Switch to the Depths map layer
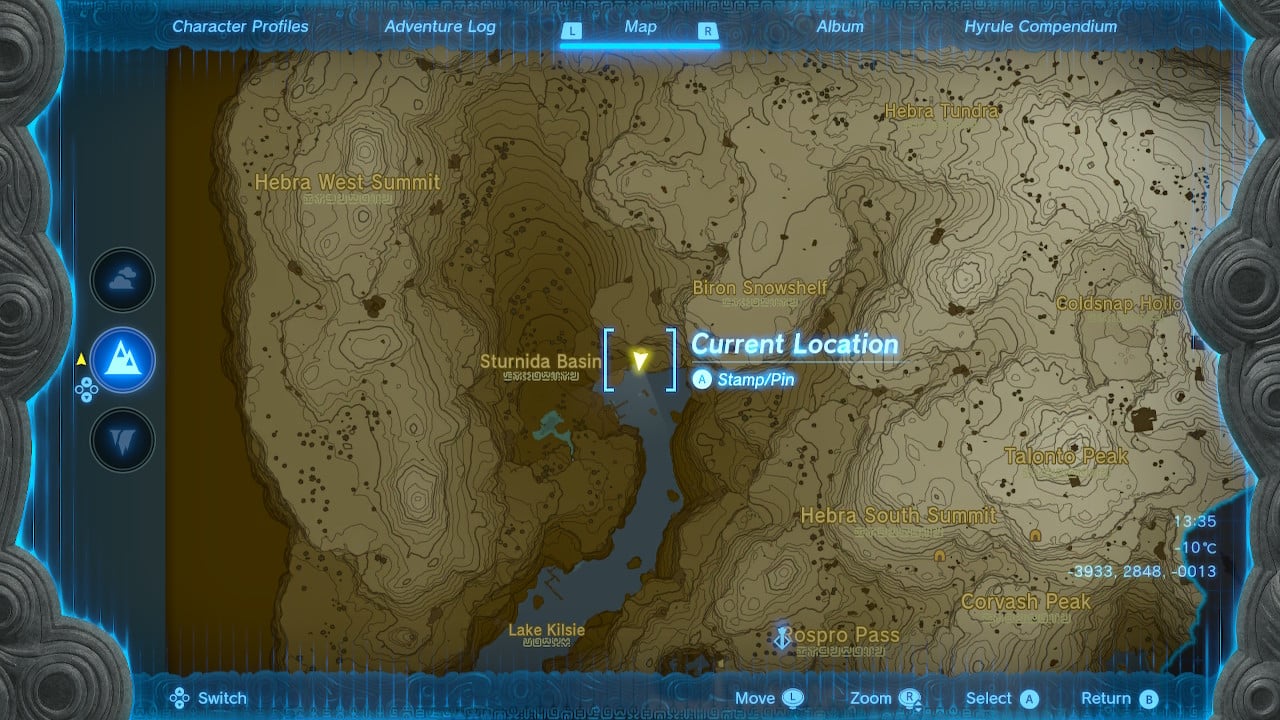The image size is (1280, 720). click(122, 437)
